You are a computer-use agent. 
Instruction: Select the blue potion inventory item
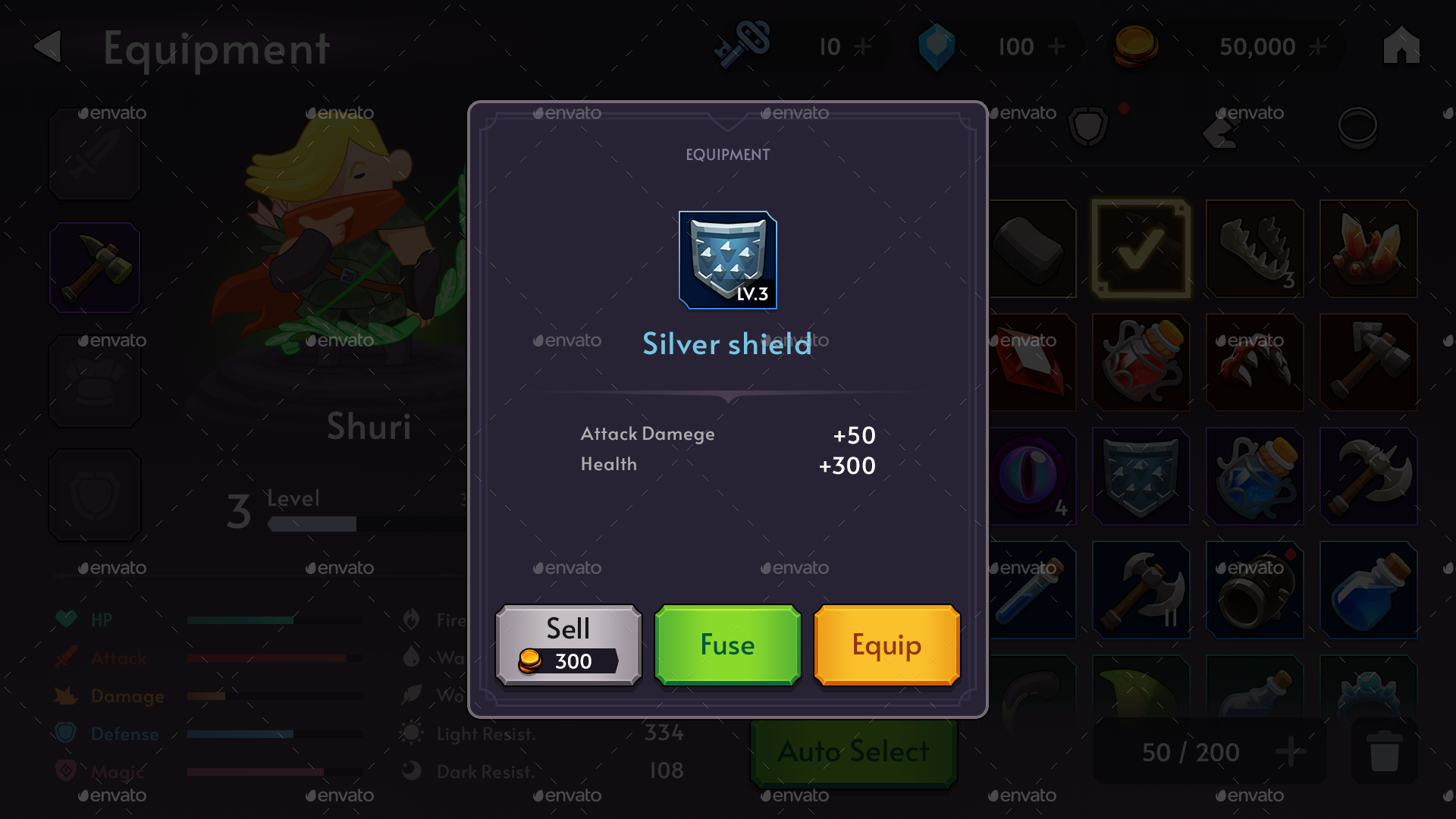click(1368, 591)
